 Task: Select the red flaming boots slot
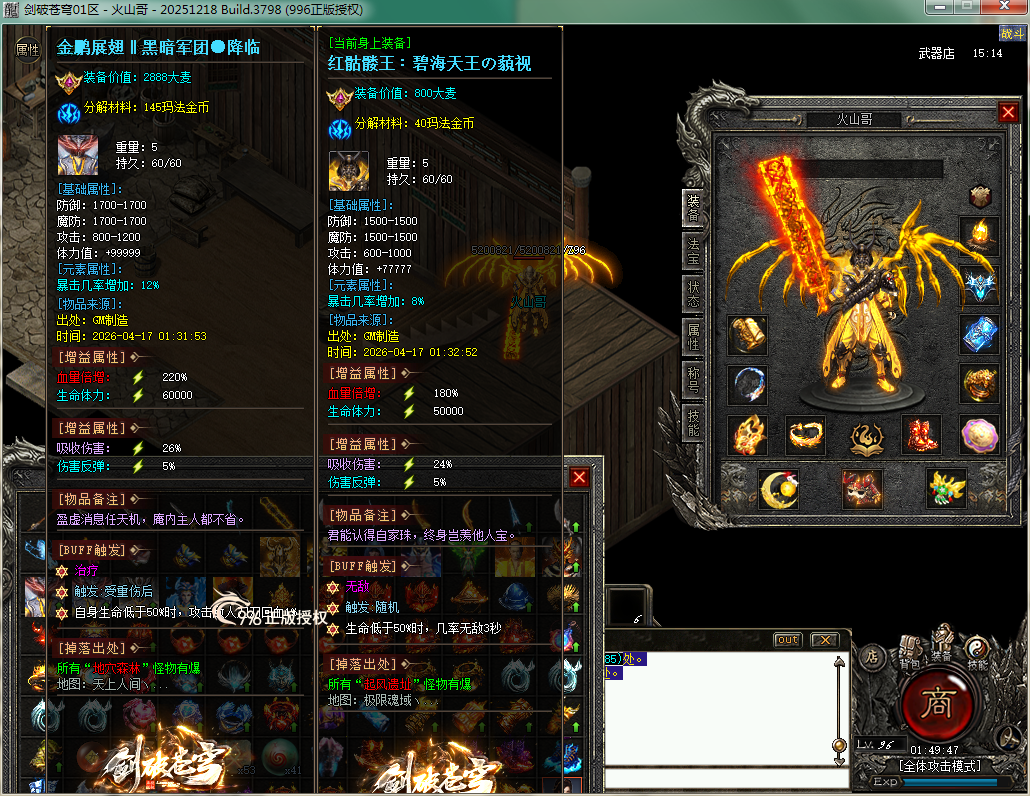[921, 435]
